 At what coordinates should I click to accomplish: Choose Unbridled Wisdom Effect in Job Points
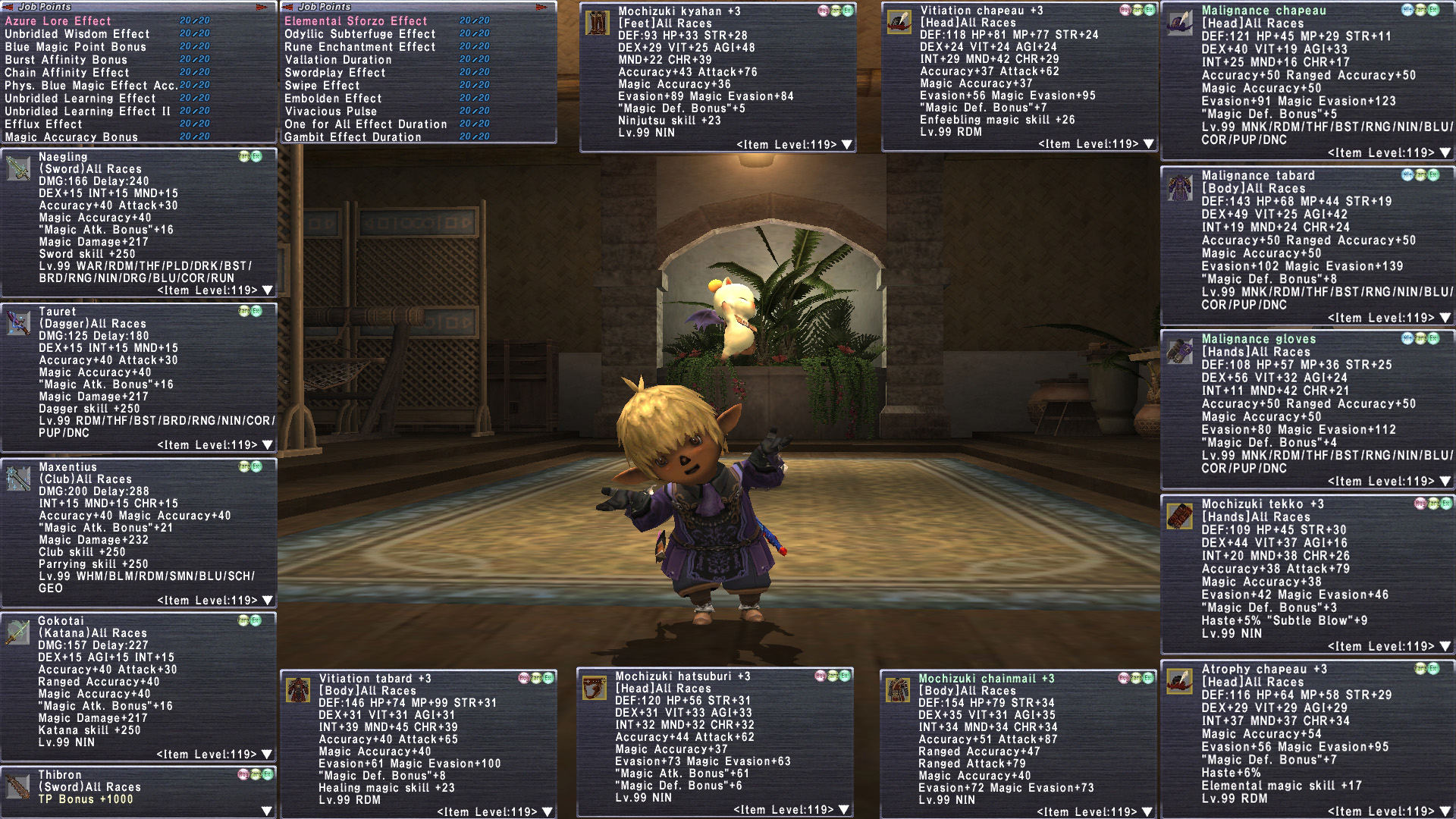77,34
